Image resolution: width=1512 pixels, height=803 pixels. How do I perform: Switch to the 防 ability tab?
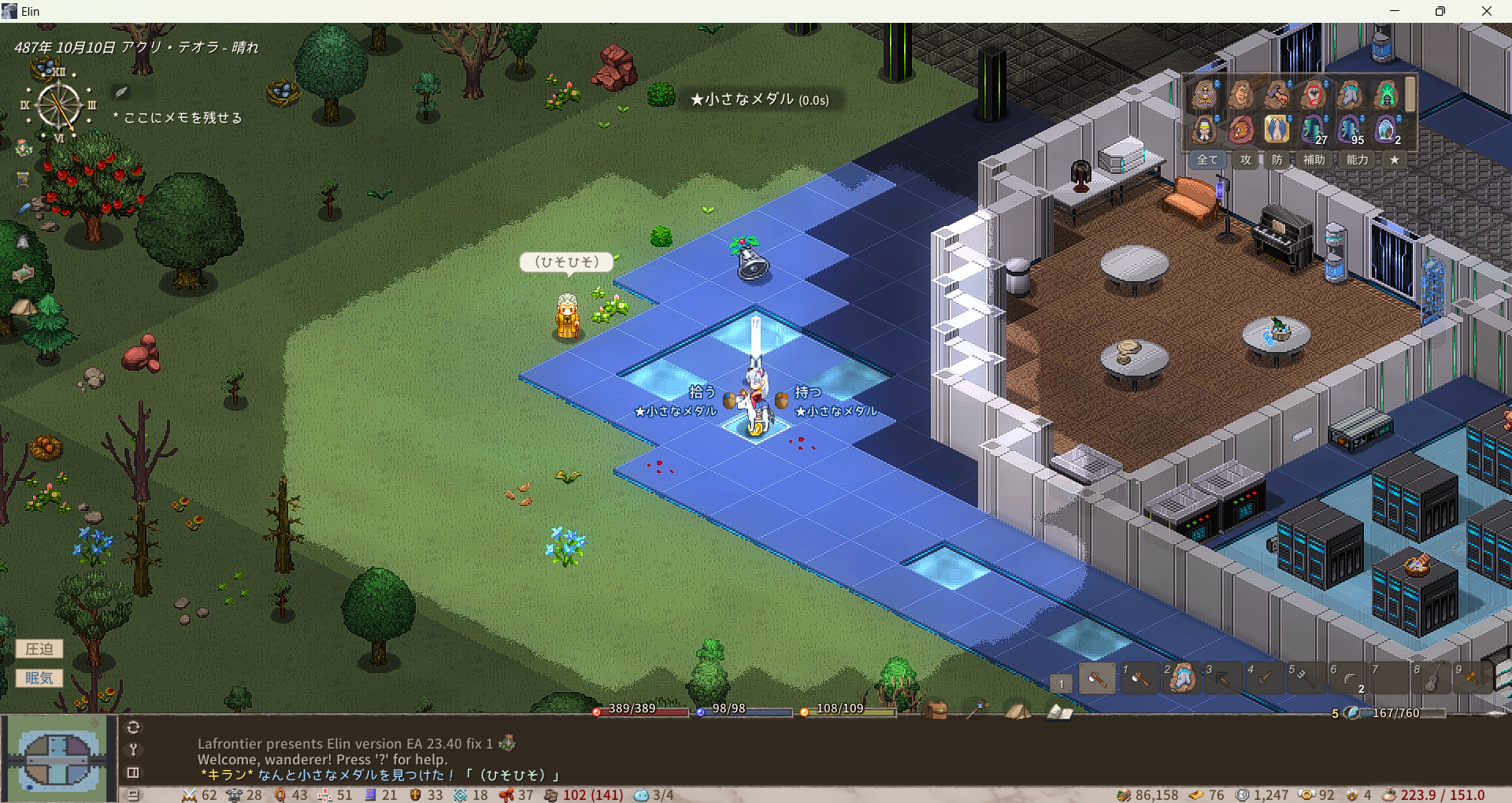1277,160
